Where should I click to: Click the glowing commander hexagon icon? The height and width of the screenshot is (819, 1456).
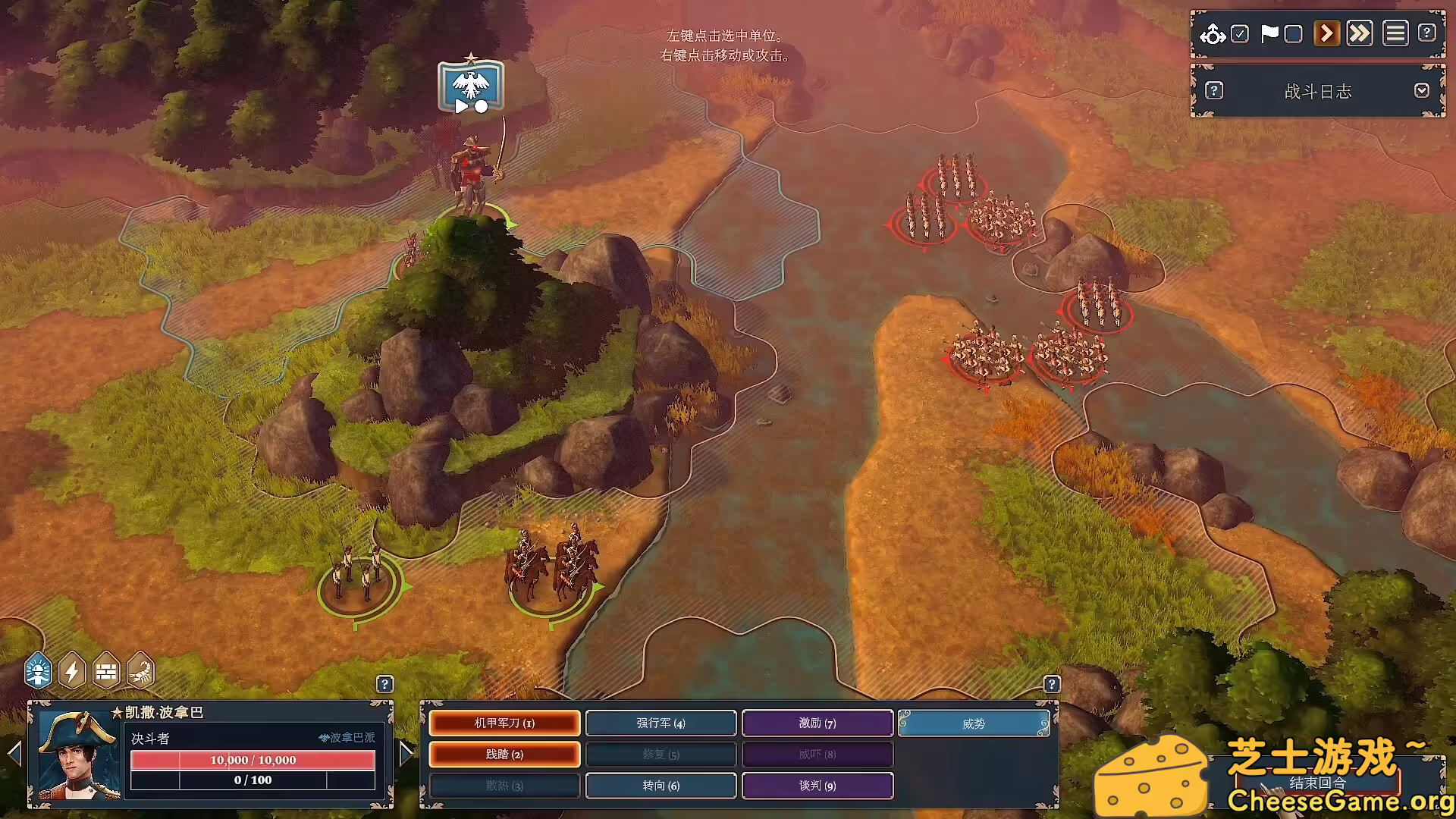38,670
